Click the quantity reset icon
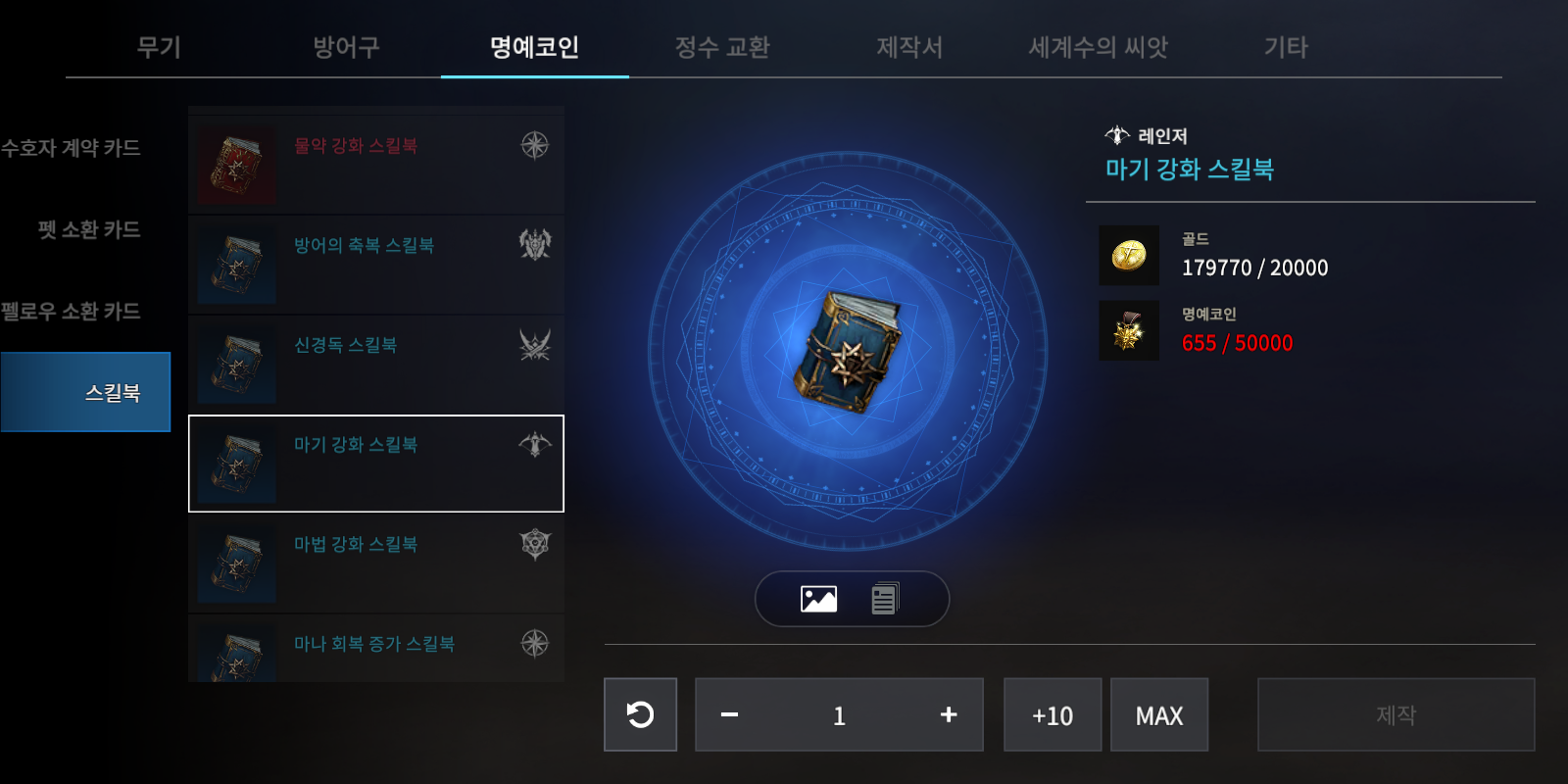Image resolution: width=1568 pixels, height=784 pixels. tap(640, 714)
